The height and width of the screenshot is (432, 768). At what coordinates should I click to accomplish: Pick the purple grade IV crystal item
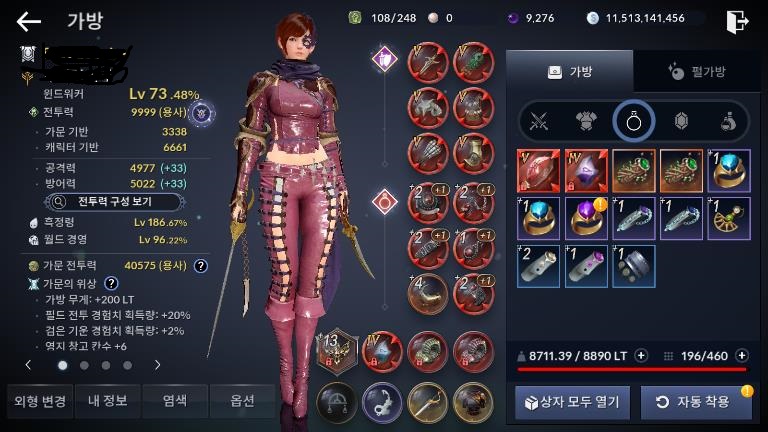586,171
